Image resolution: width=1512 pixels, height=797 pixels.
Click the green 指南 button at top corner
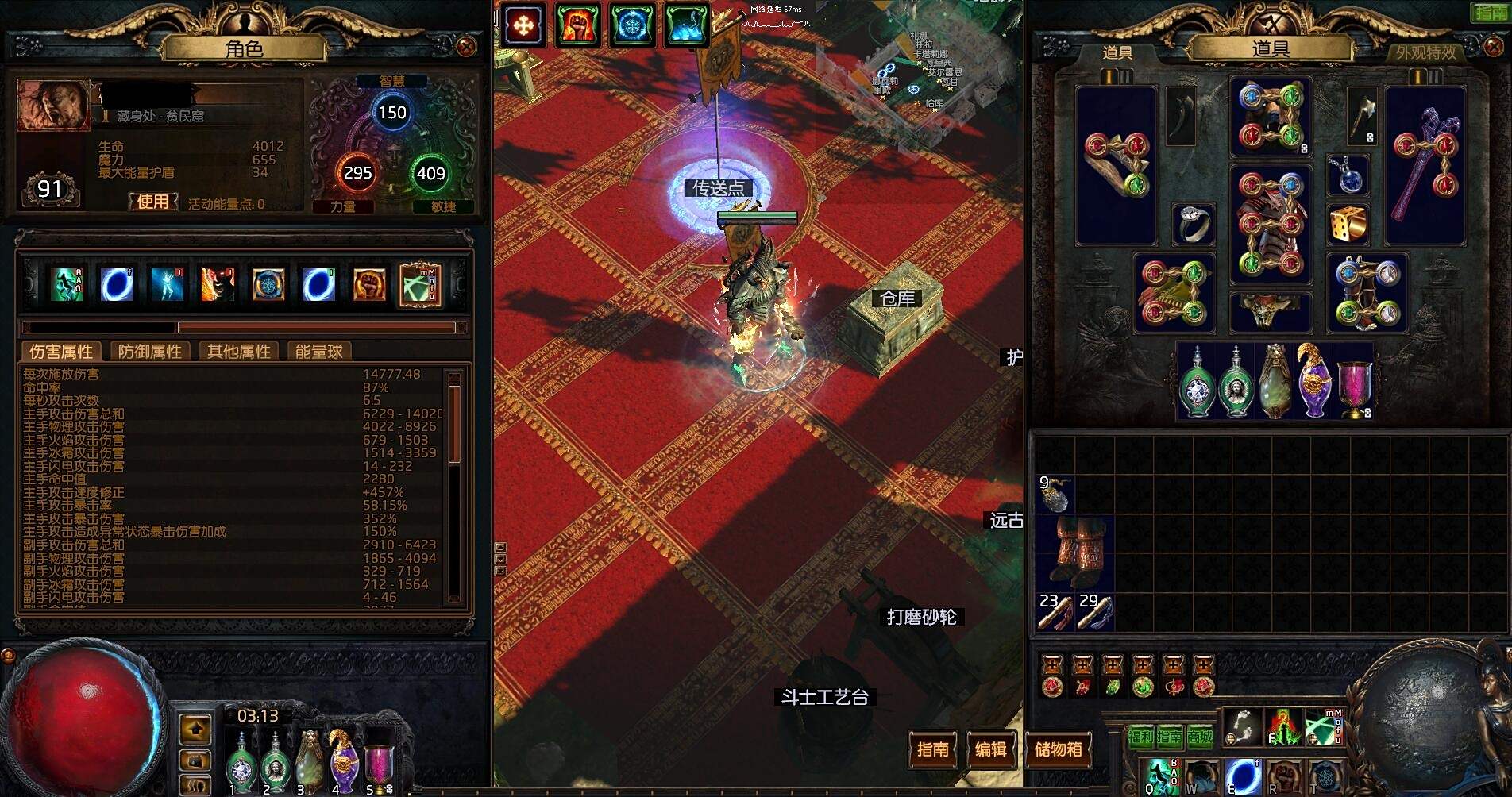pyautogui.click(x=1491, y=12)
